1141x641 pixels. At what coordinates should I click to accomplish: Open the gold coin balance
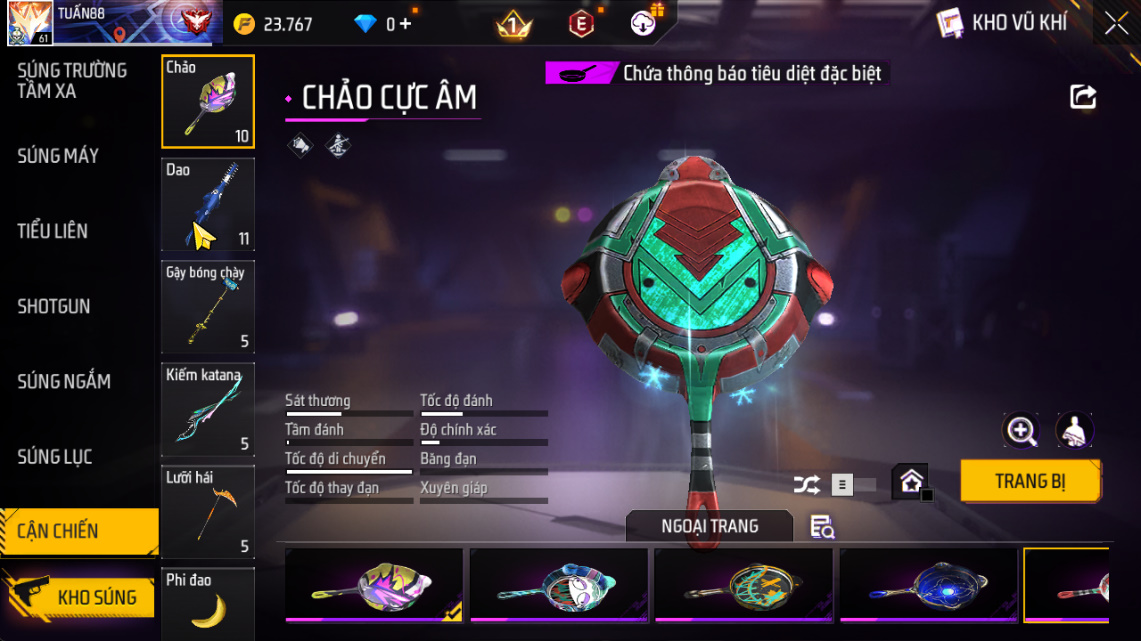(273, 24)
